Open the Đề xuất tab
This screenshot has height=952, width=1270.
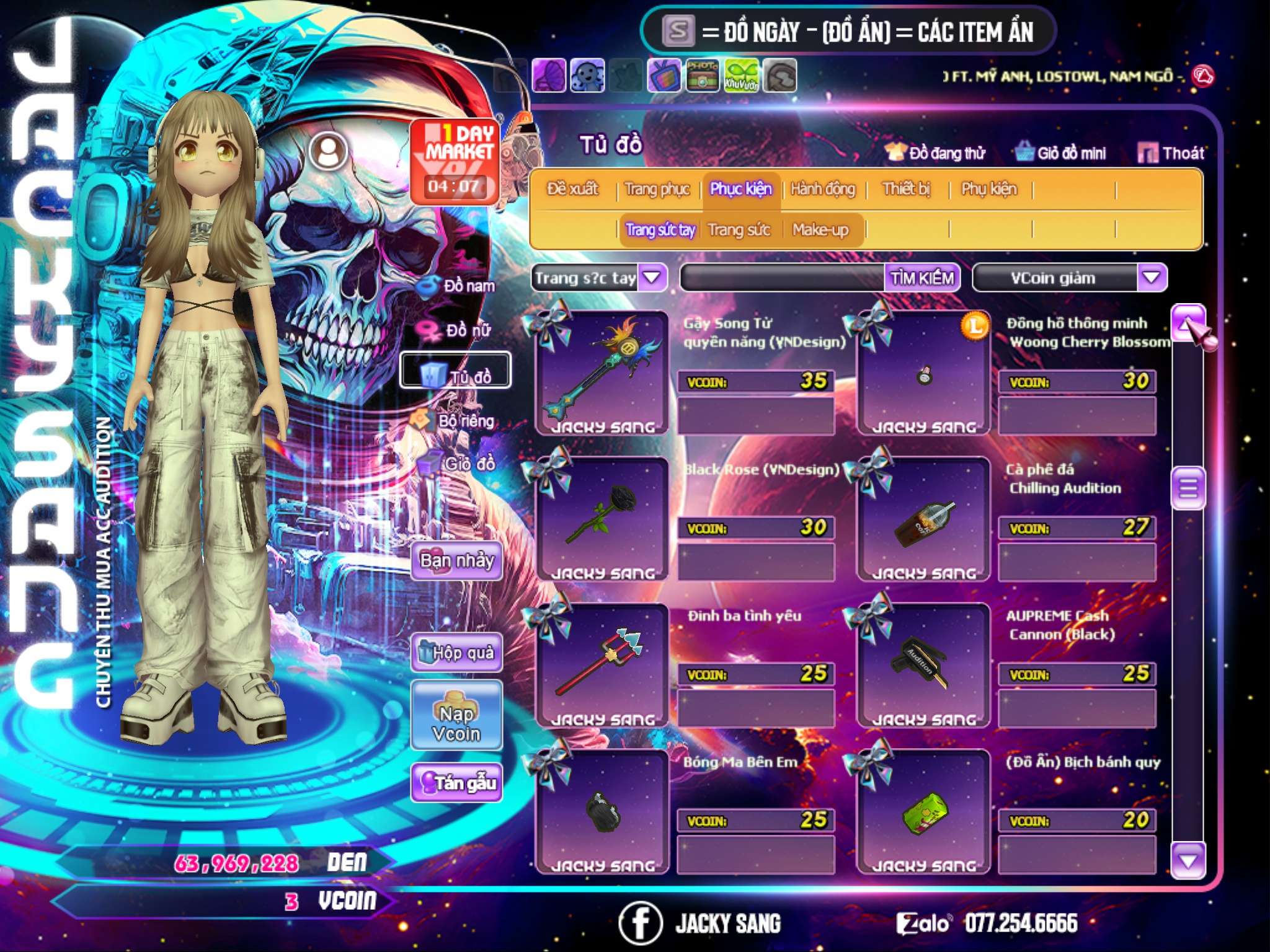pos(572,189)
